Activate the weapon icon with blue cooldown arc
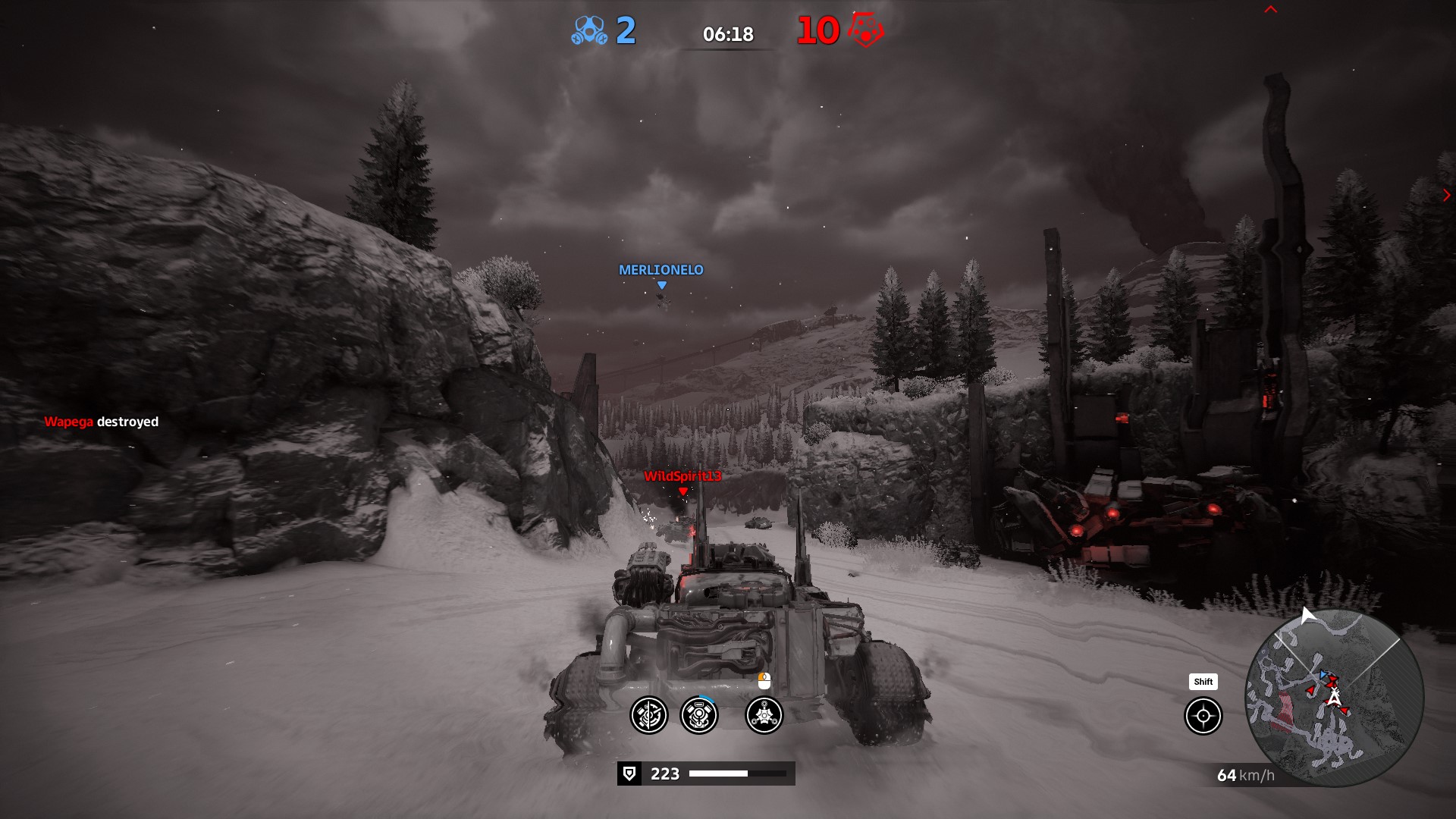This screenshot has width=1456, height=819. coord(699,715)
